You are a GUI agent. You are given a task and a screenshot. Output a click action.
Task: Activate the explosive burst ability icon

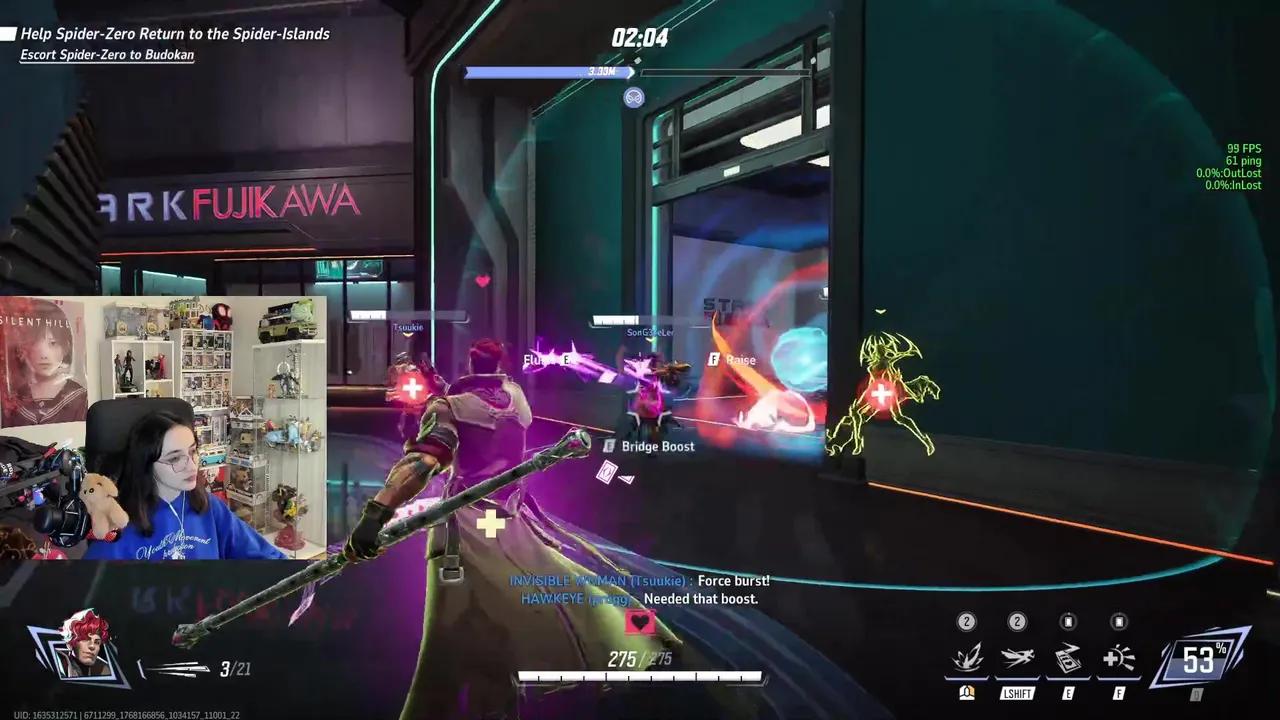click(966, 659)
